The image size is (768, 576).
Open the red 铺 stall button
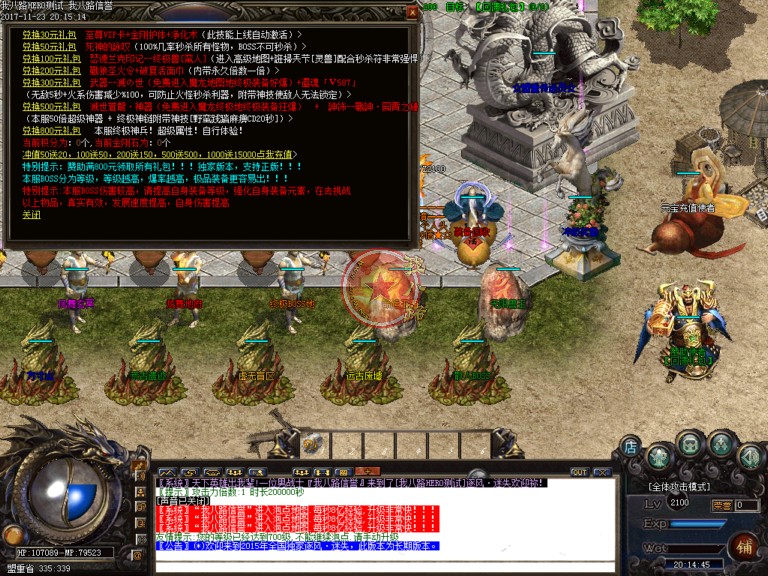744,546
